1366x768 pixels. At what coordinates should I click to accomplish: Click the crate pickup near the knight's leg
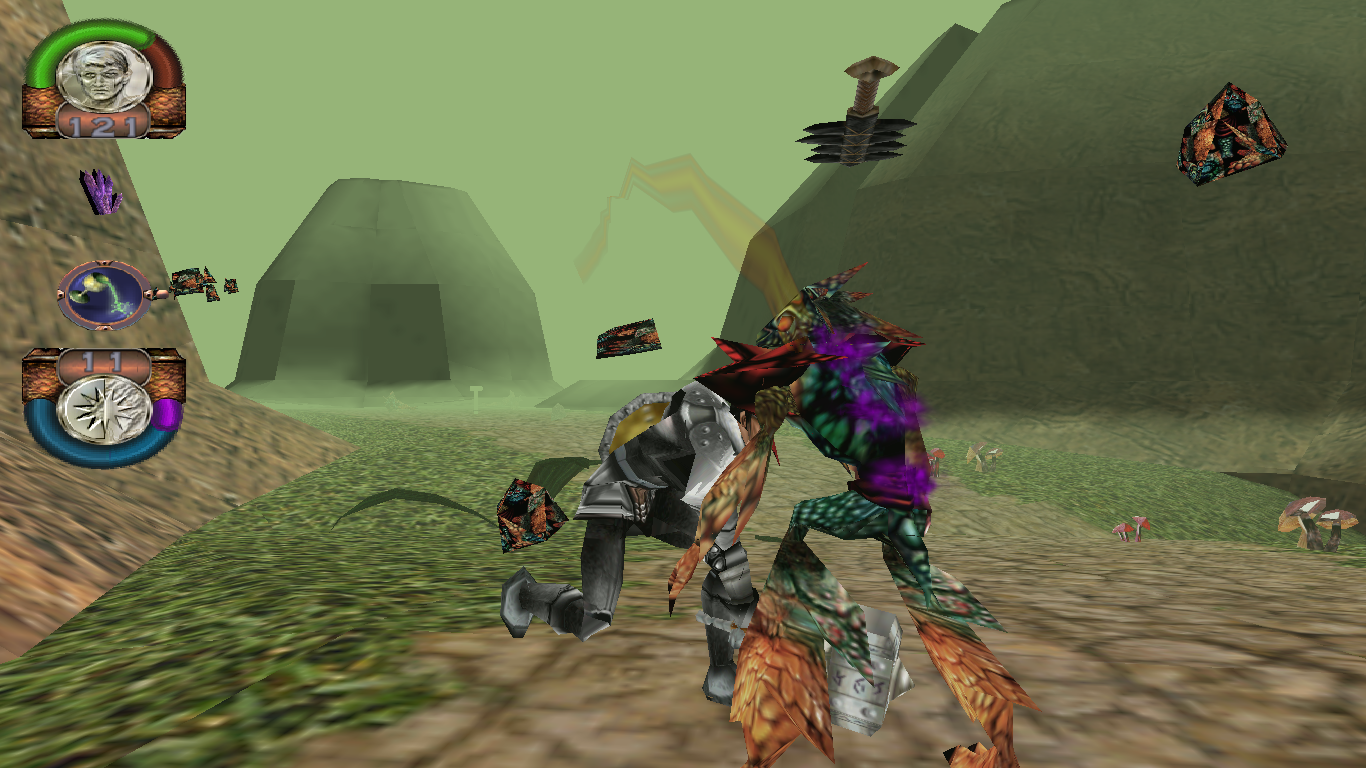coord(530,515)
